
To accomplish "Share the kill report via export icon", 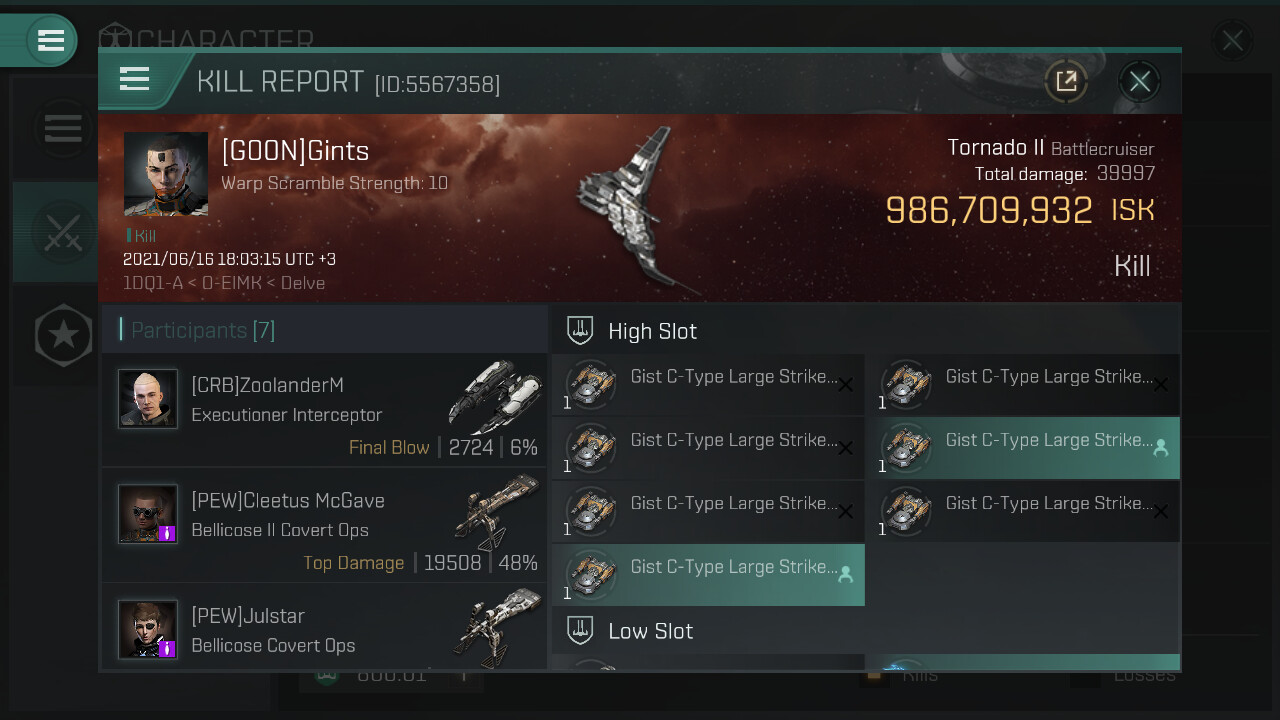I will click(x=1066, y=81).
